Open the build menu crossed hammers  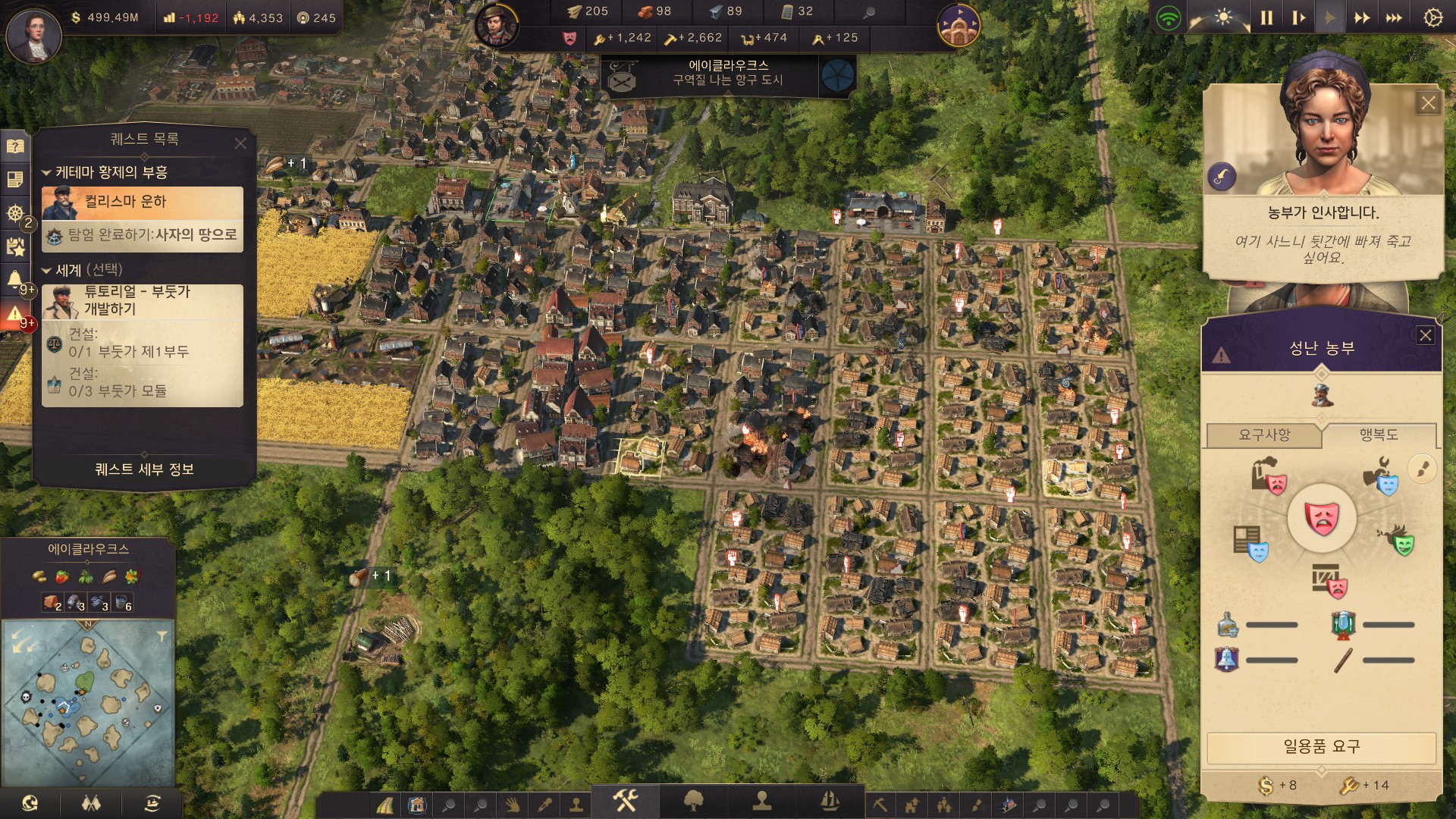626,800
